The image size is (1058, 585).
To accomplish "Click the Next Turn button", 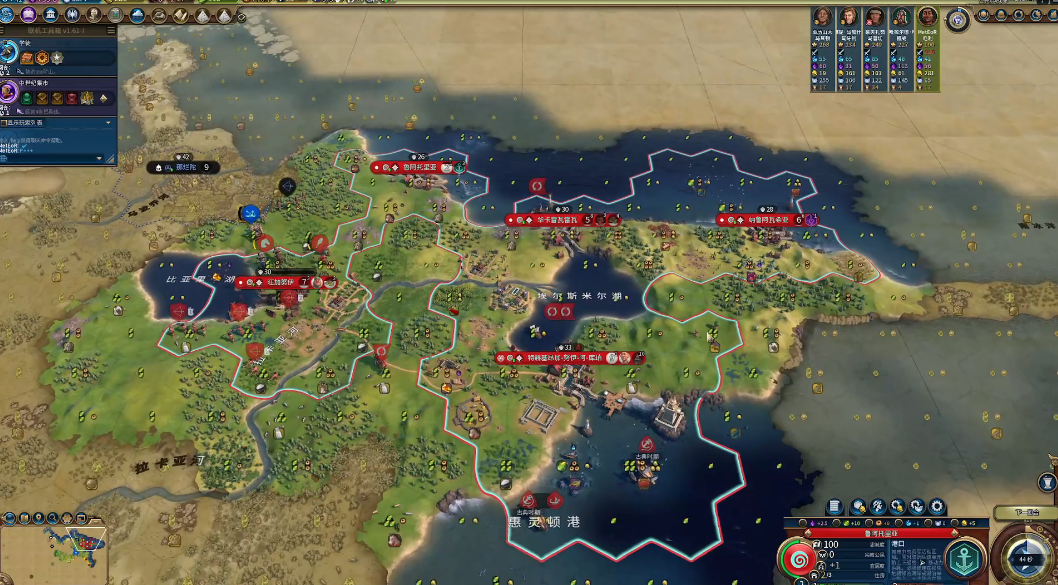I will point(1024,513).
